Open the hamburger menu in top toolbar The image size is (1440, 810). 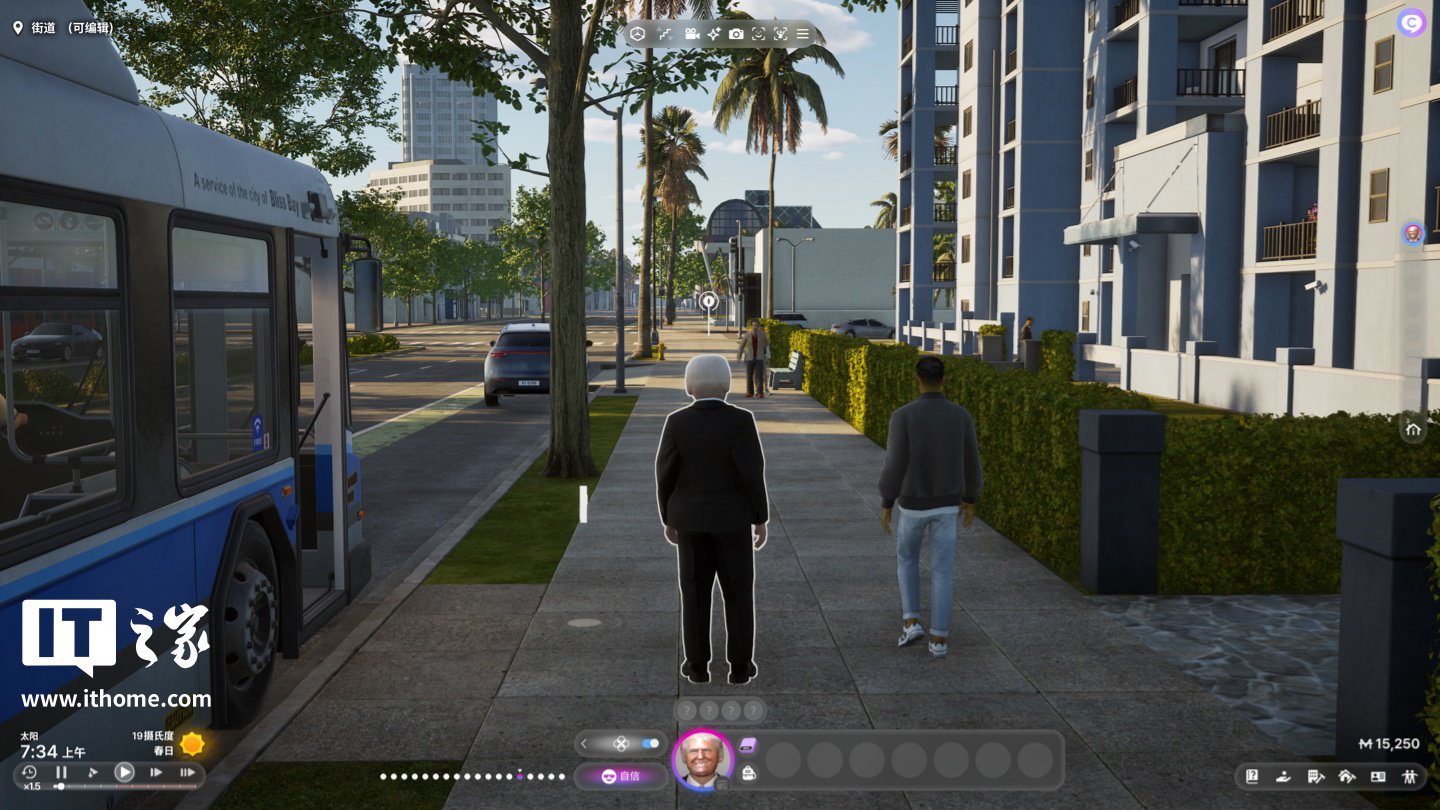coord(802,34)
